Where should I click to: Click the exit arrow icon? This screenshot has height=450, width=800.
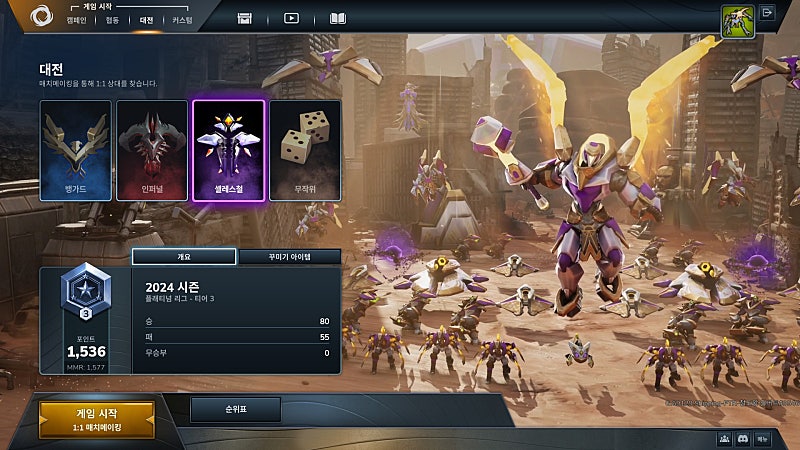coord(768,13)
